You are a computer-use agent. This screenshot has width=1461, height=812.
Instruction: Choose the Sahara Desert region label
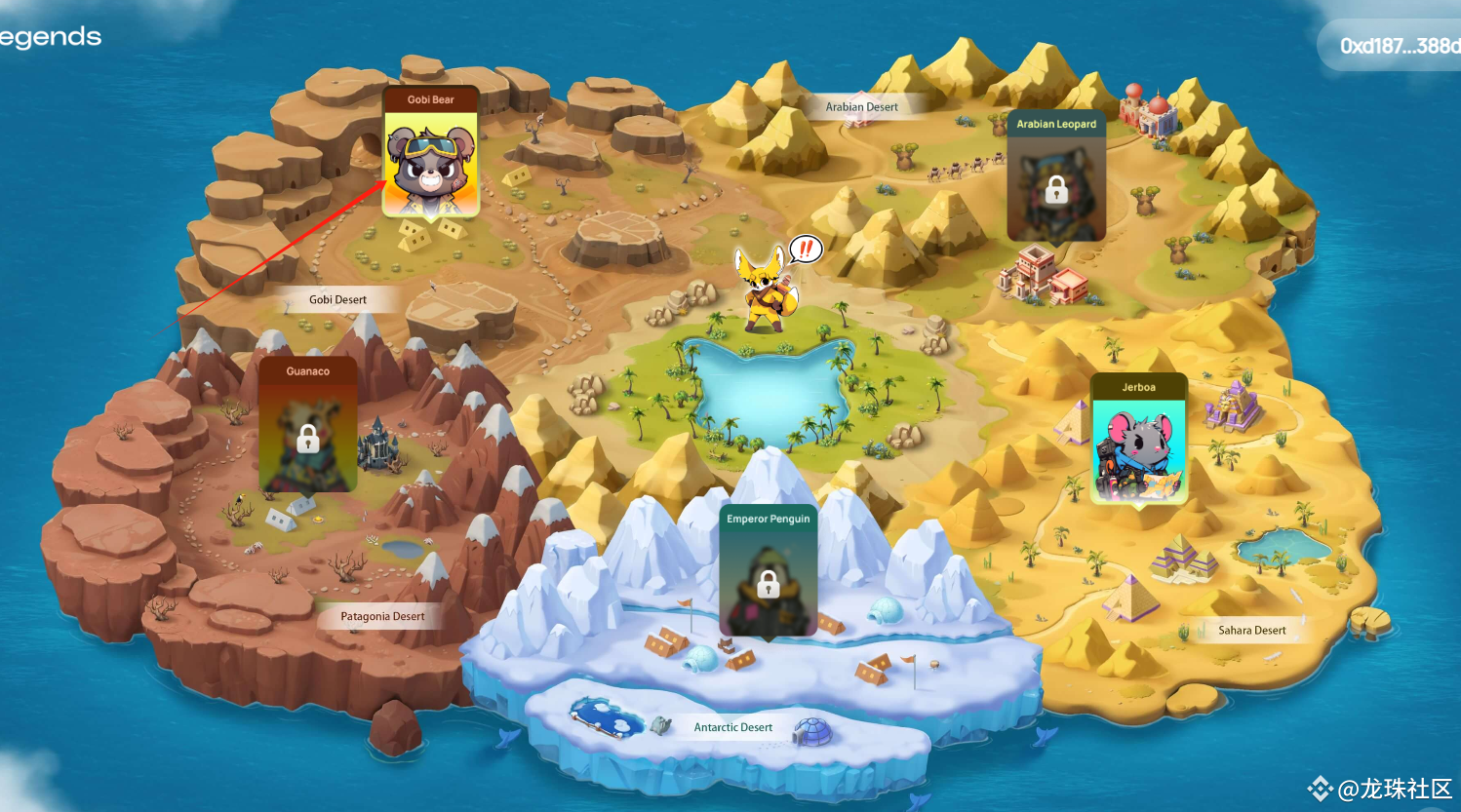(1251, 631)
